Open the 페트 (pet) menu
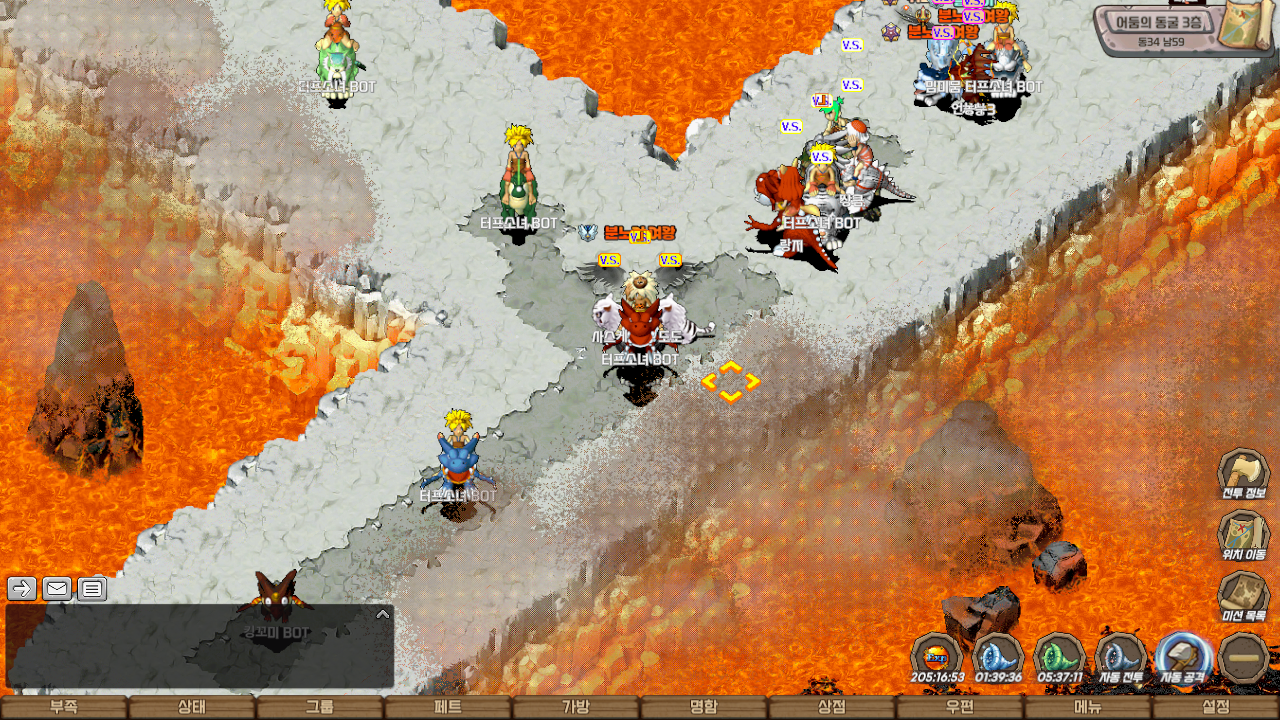The width and height of the screenshot is (1280, 720). coord(448,707)
